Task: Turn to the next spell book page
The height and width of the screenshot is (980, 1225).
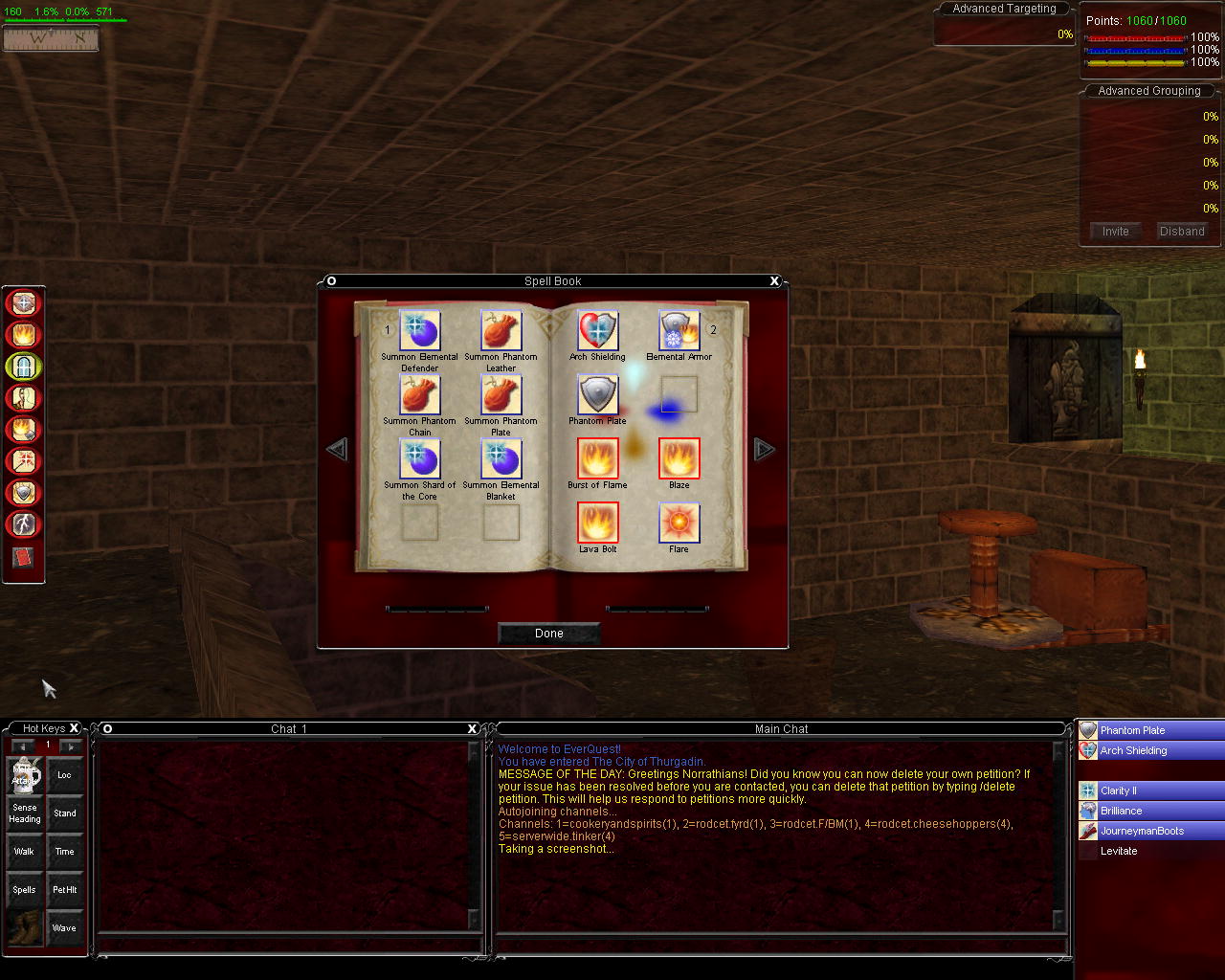Action: 763,449
